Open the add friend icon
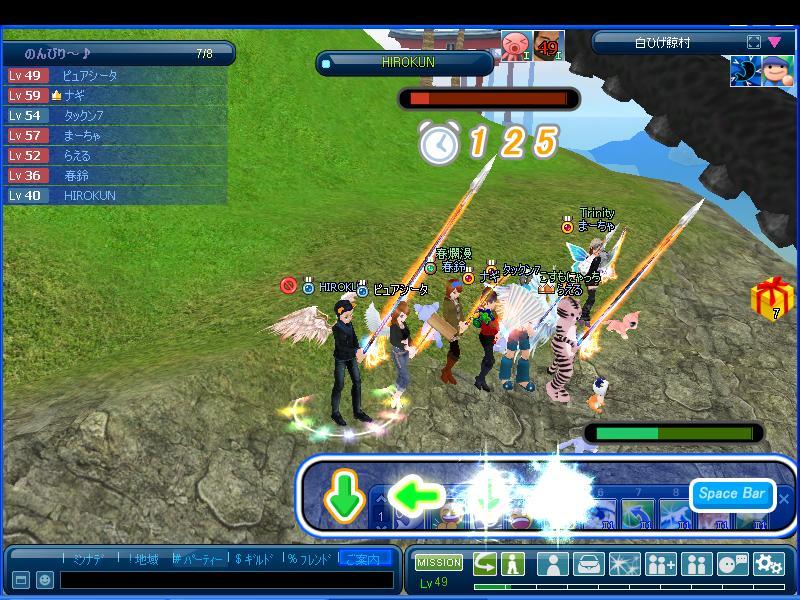Viewport: 800px width, 600px height. [x=660, y=564]
